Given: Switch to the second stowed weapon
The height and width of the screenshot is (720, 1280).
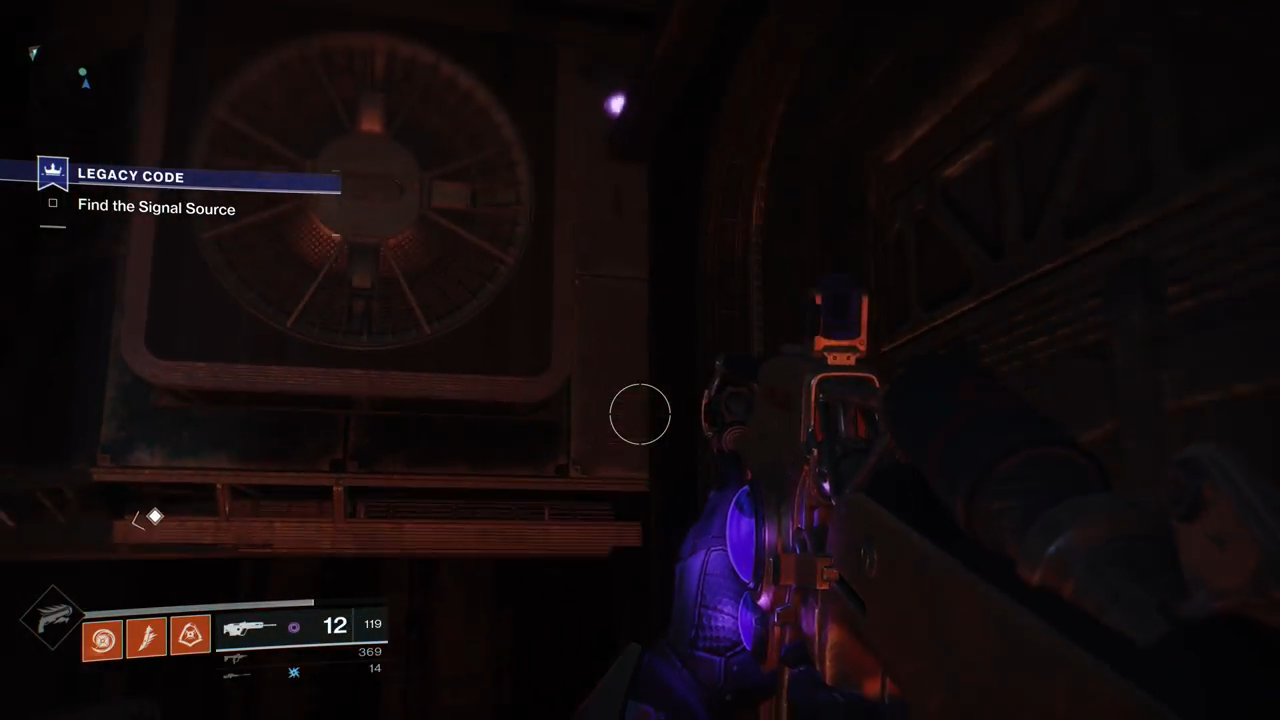Looking at the screenshot, I should click(x=235, y=658).
